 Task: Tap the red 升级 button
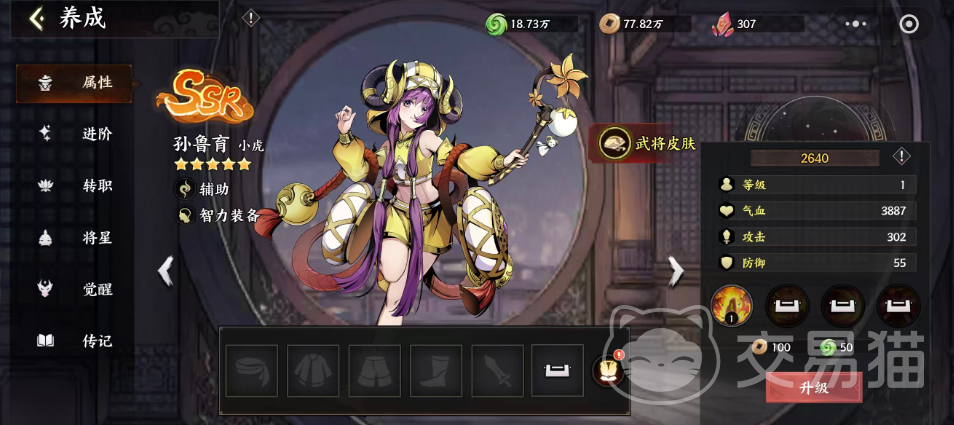pos(814,387)
